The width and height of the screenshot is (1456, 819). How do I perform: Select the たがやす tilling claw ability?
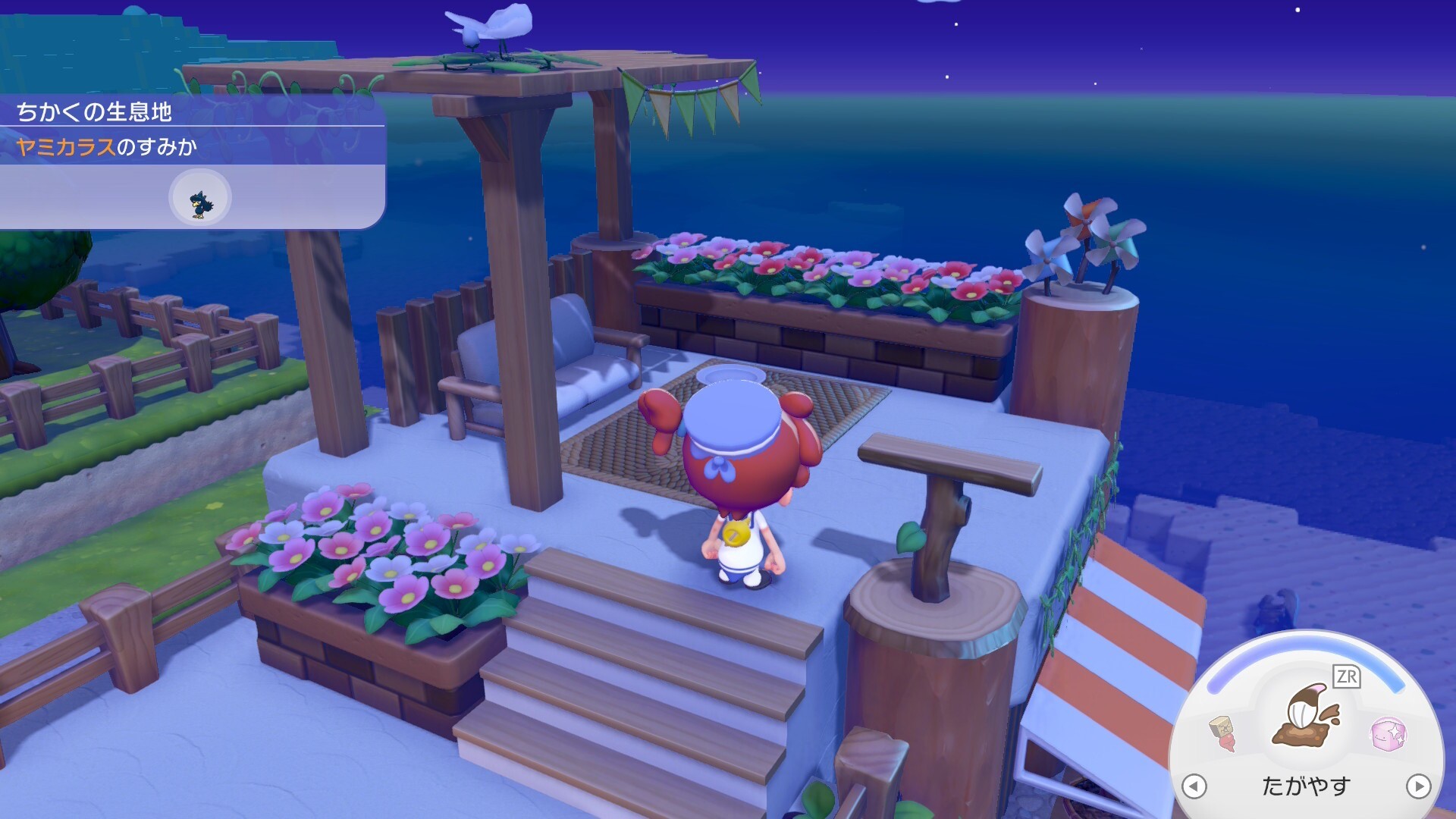[1306, 718]
